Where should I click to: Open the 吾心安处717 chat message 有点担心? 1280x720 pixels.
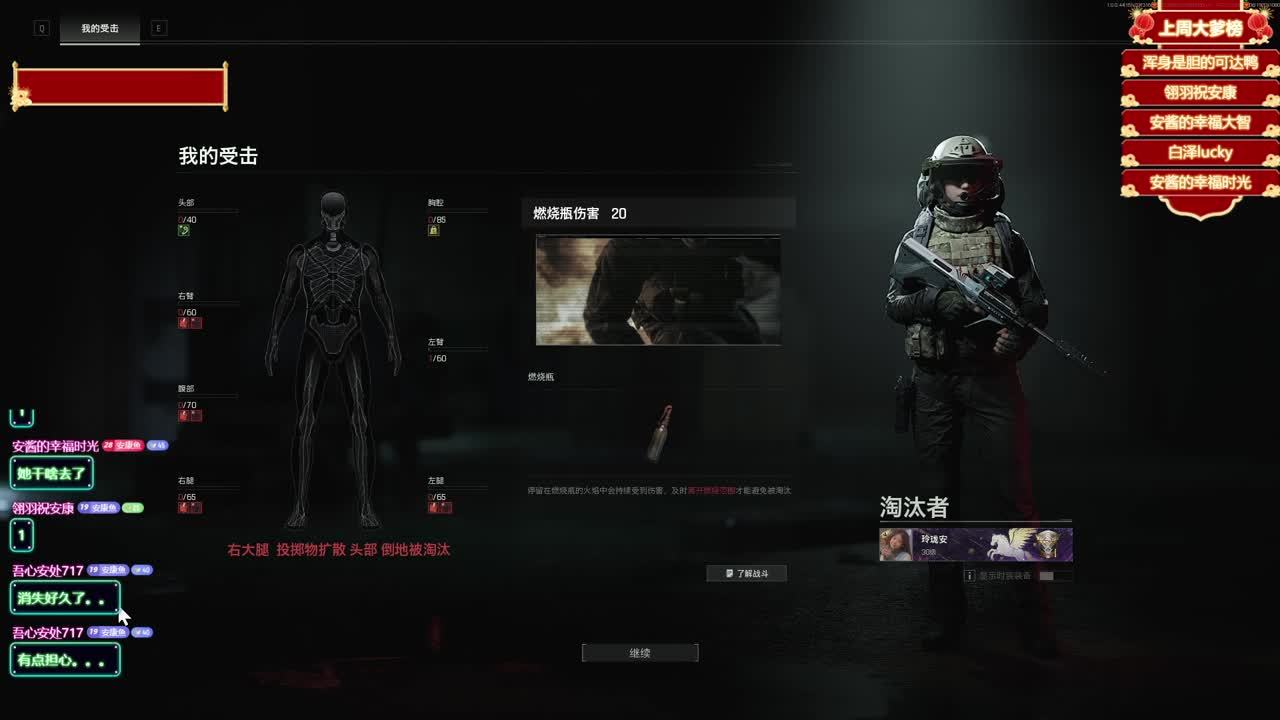pyautogui.click(x=65, y=660)
